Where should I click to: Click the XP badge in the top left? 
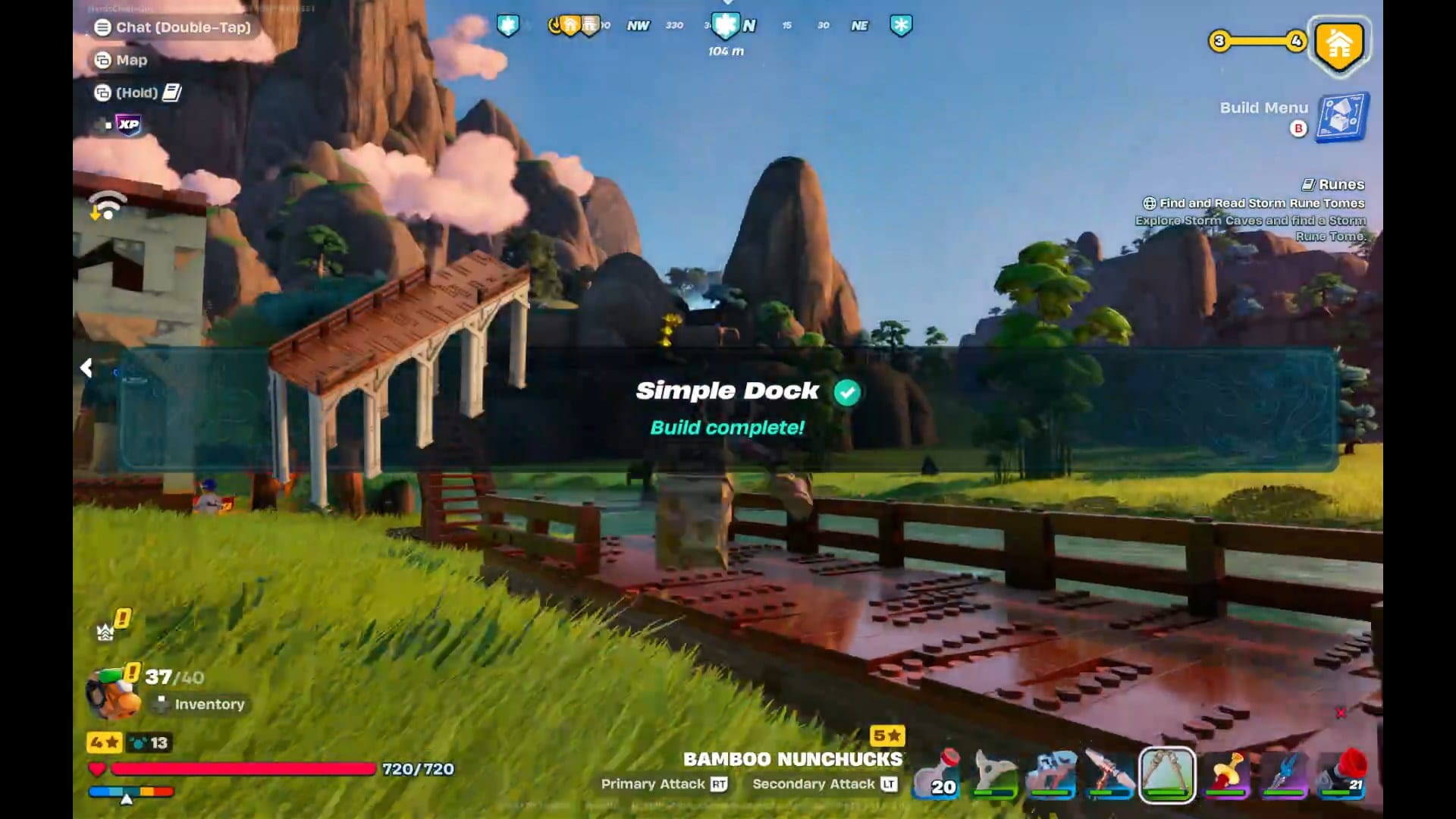pyautogui.click(x=127, y=125)
